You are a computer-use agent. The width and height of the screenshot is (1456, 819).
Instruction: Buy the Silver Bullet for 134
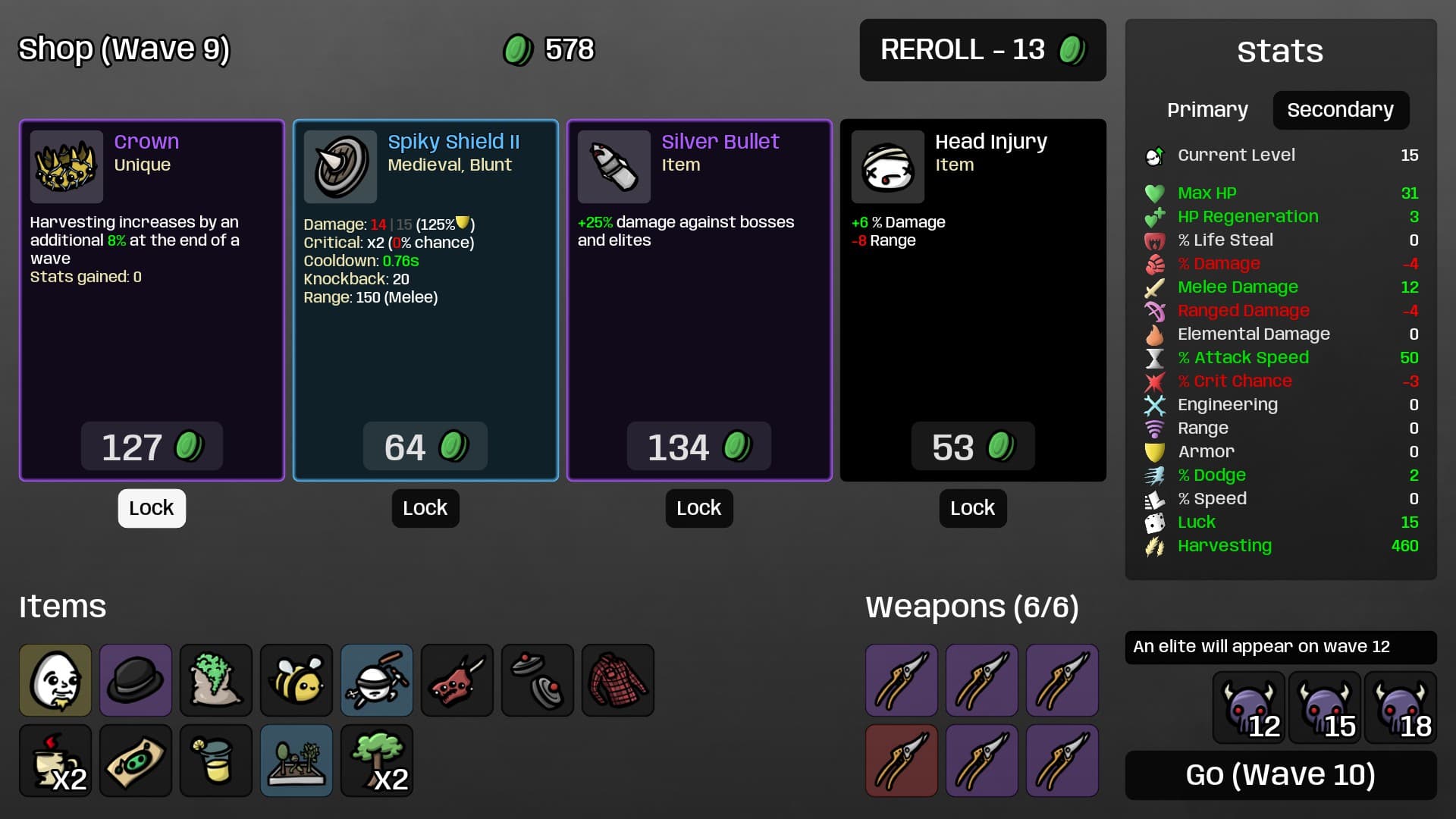point(698,447)
